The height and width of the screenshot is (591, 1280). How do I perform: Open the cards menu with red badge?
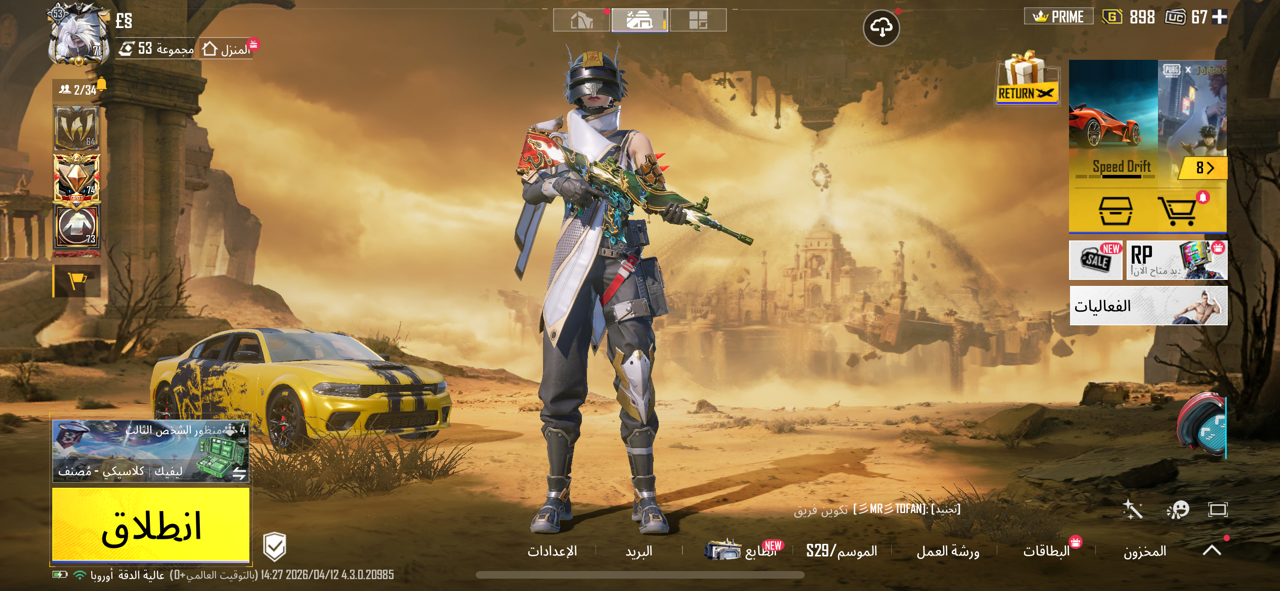point(1046,551)
